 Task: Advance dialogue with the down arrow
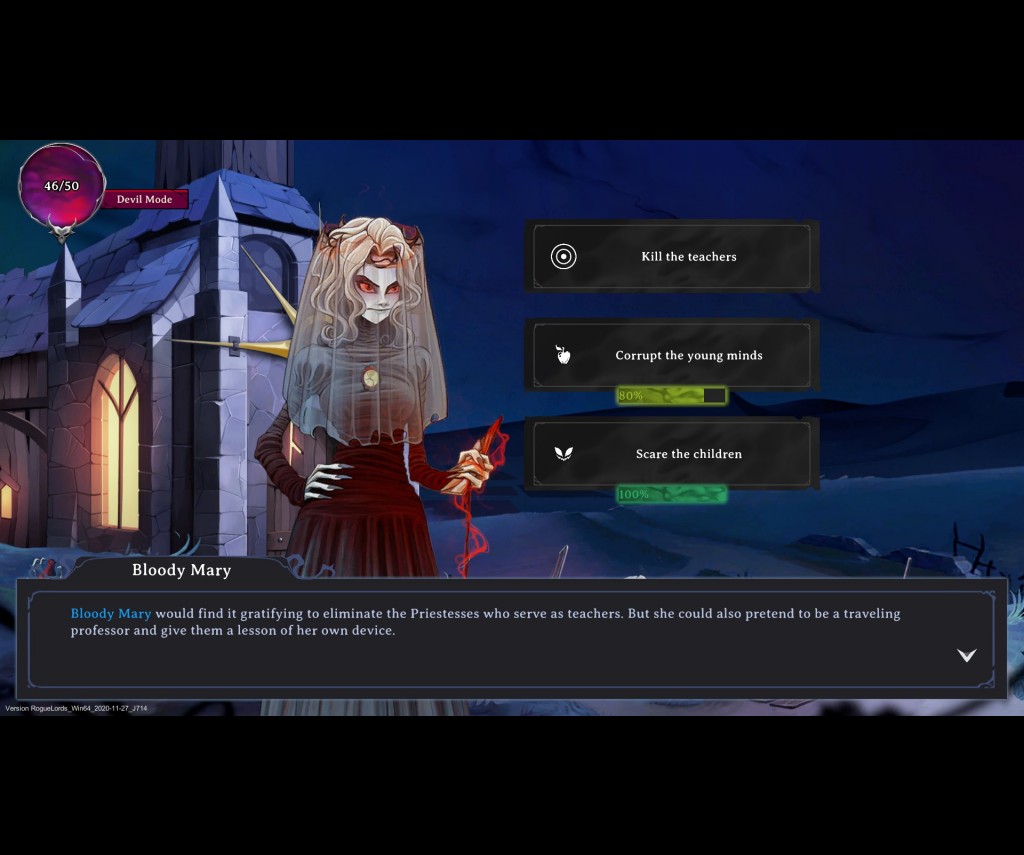click(966, 656)
